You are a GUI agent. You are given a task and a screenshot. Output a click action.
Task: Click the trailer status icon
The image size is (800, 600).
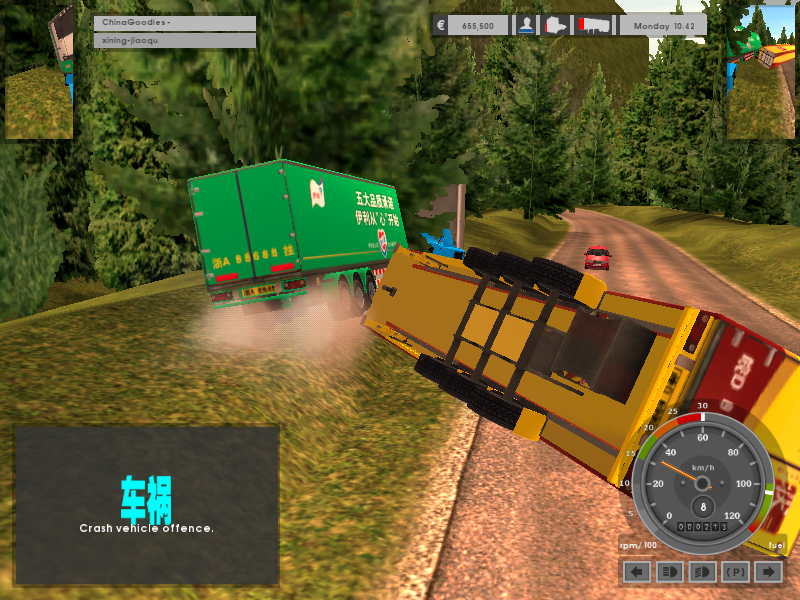point(593,25)
